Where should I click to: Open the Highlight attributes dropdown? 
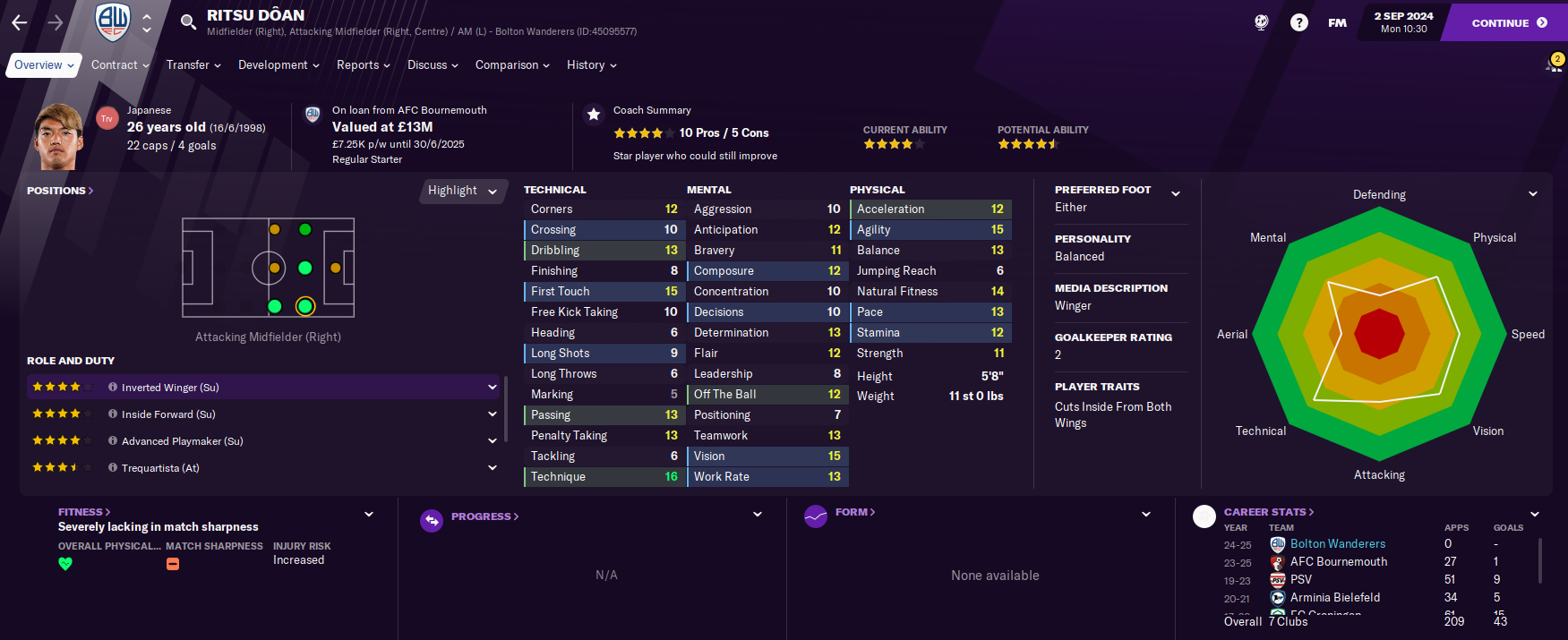[462, 191]
